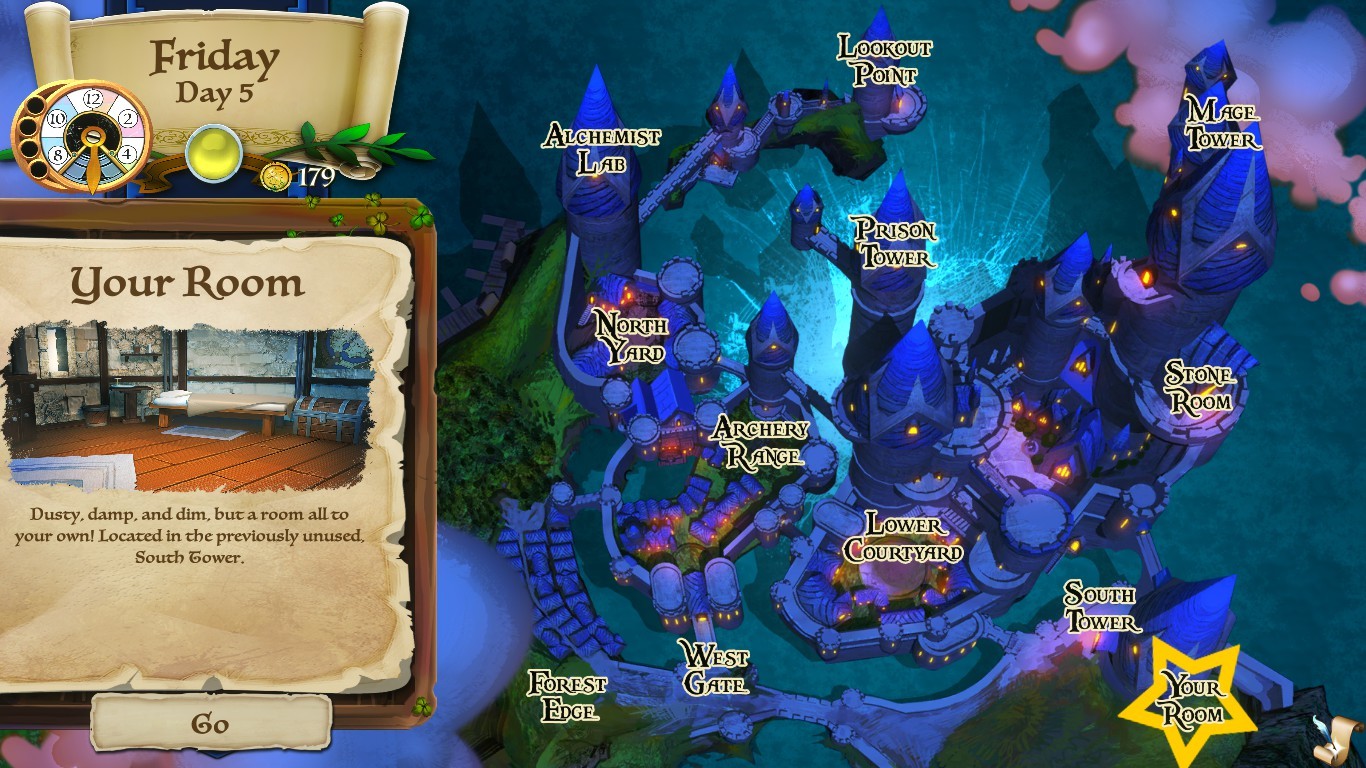
Task: Select the Prison Tower
Action: (895, 242)
